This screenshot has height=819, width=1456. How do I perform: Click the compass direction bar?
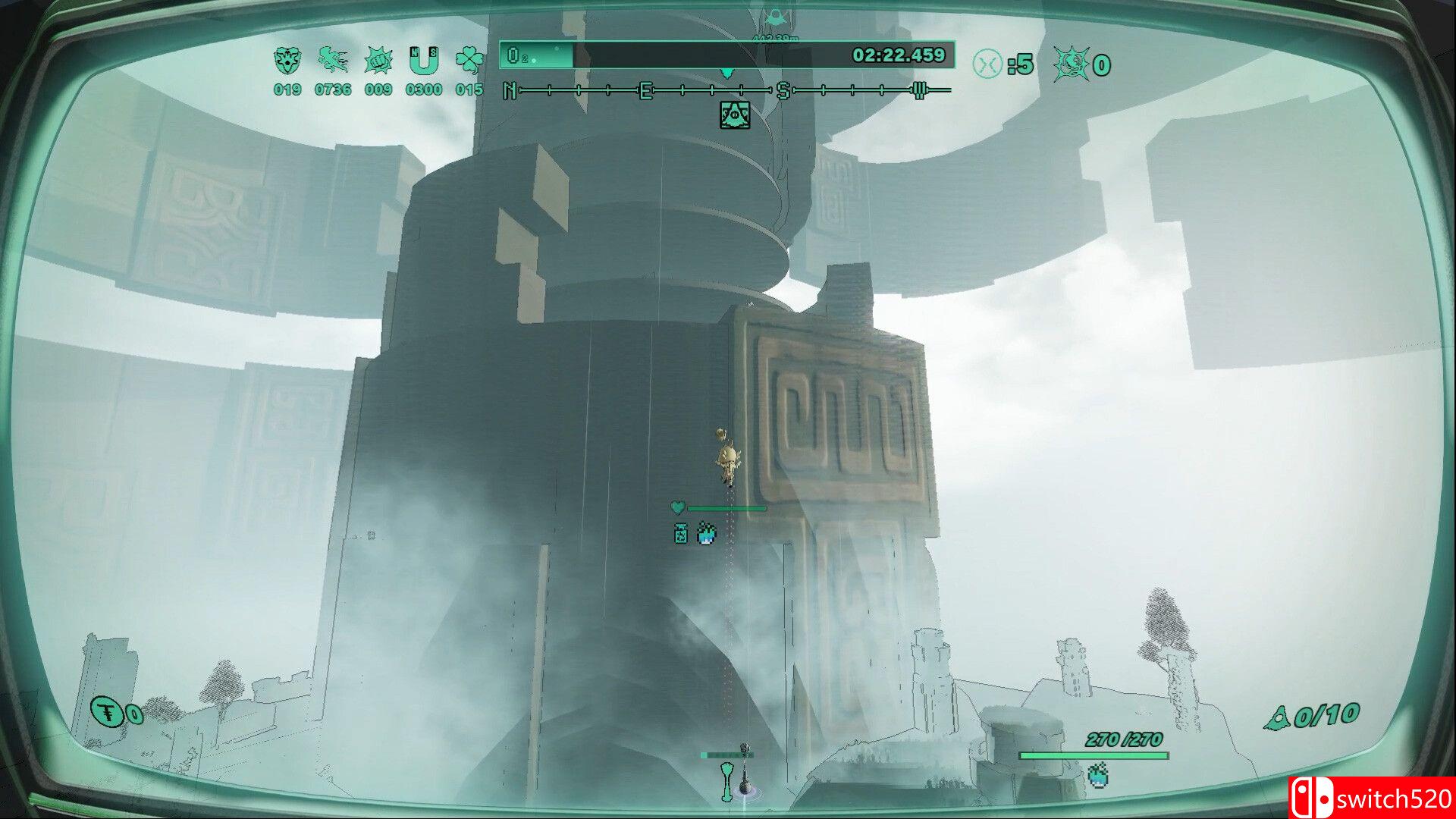pyautogui.click(x=726, y=91)
